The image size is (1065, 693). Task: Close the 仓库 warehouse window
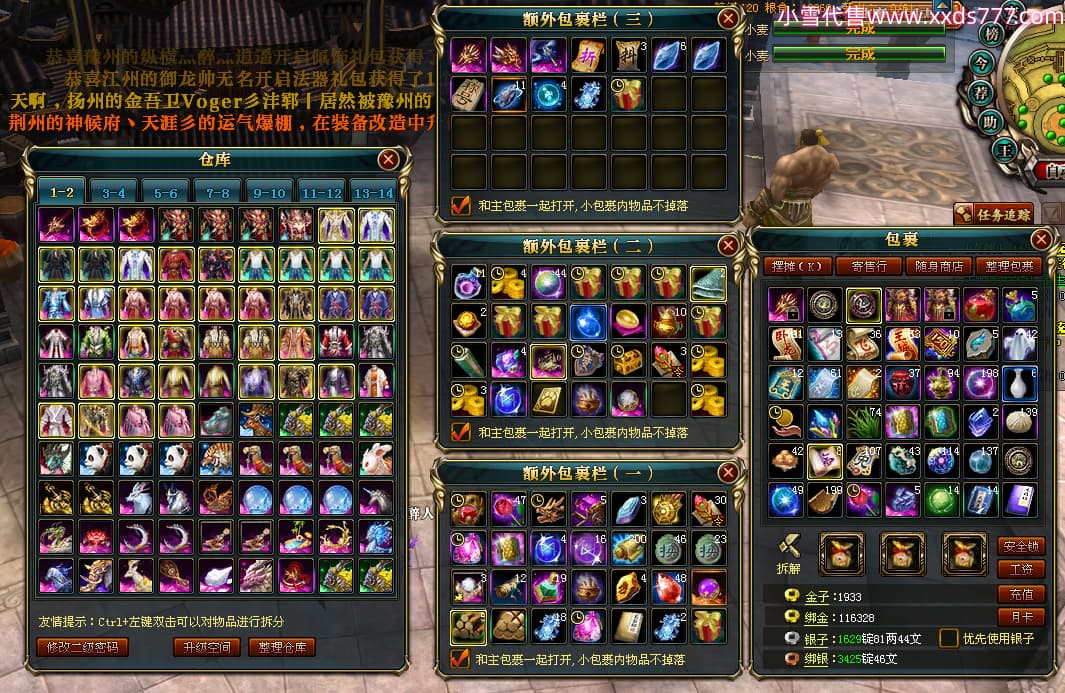389,159
